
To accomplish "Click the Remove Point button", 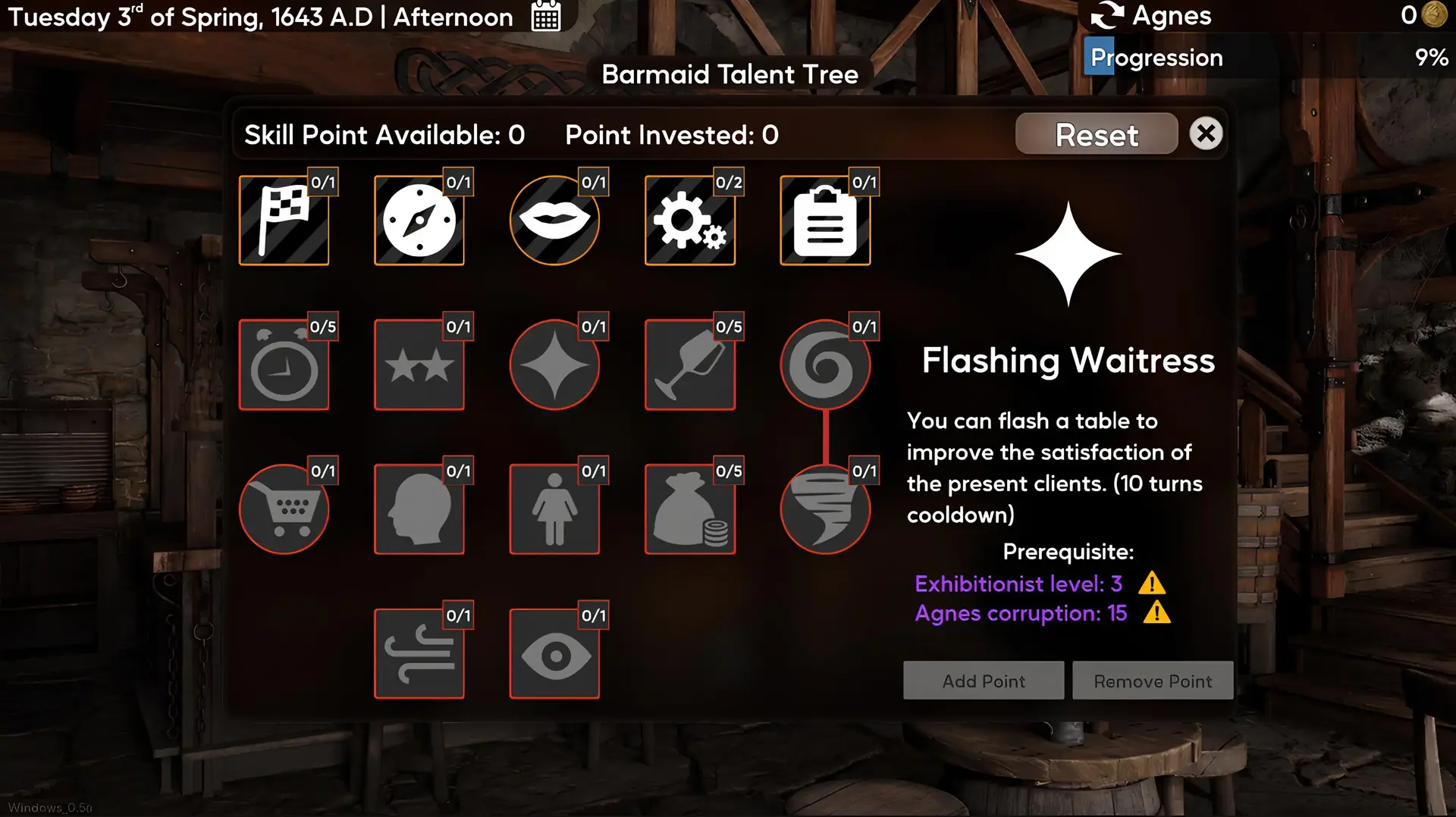I will click(1152, 681).
